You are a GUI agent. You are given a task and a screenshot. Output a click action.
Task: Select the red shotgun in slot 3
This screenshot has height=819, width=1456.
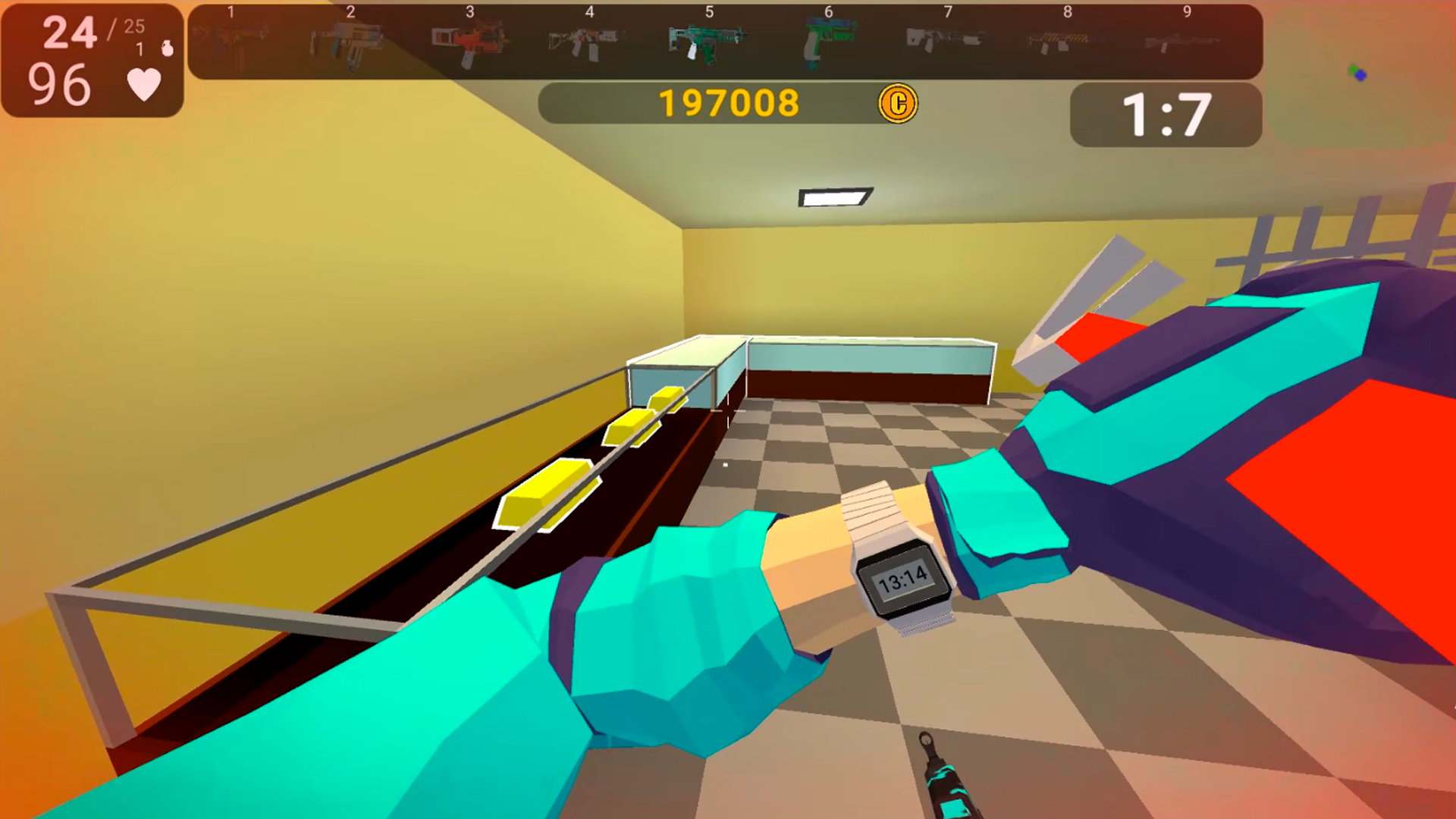(x=468, y=42)
